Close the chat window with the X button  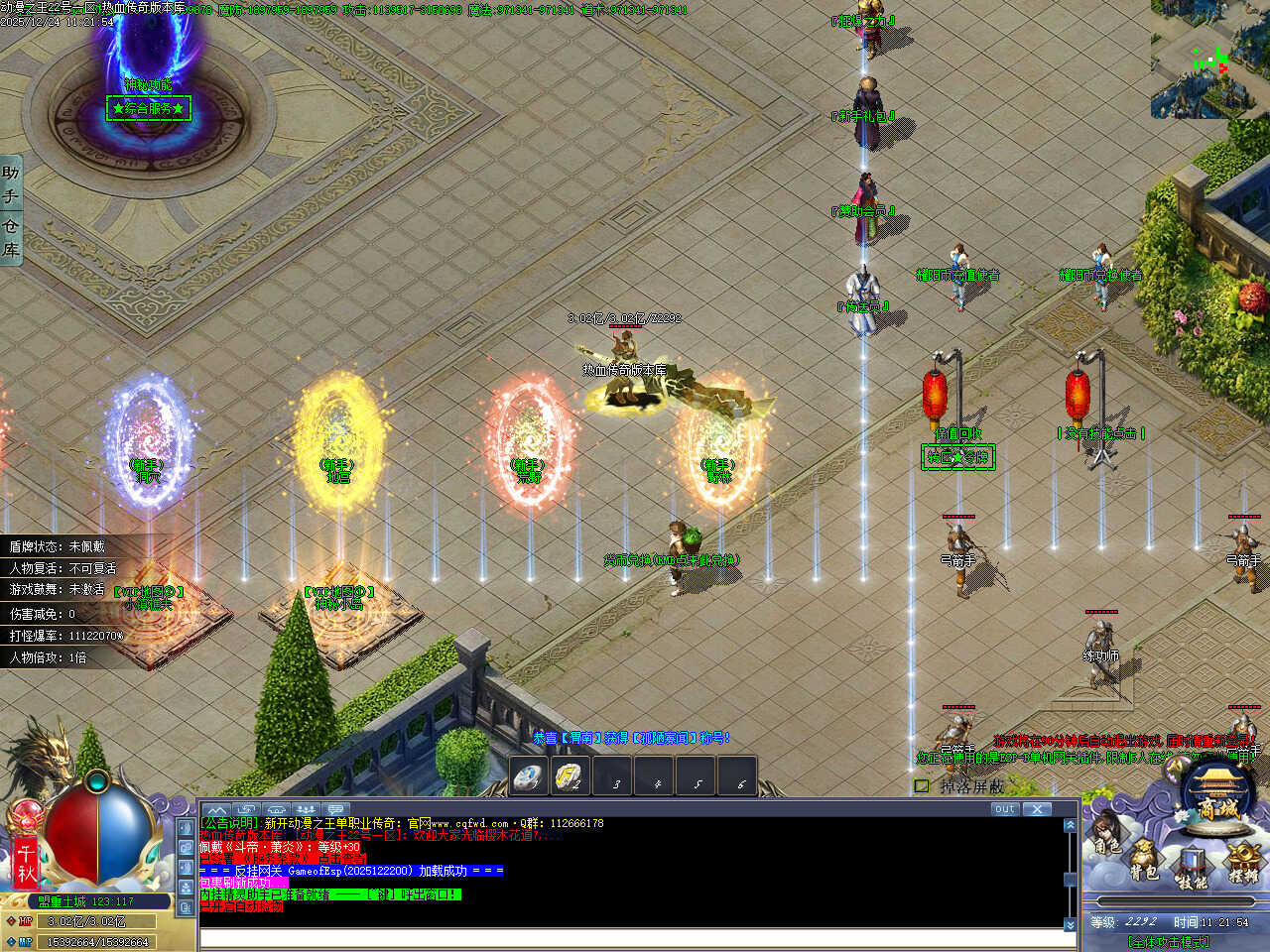pos(1037,809)
